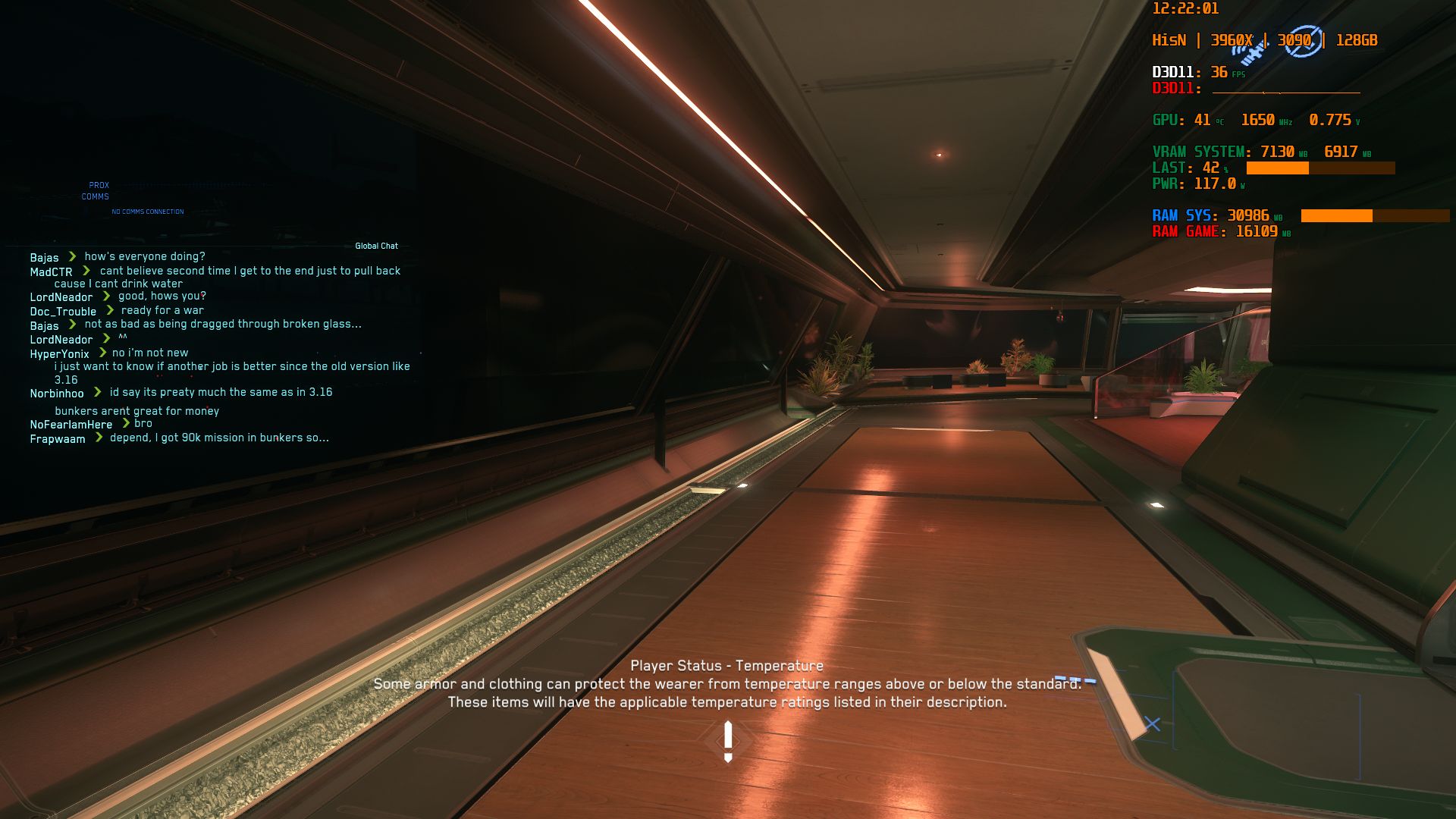Click NO COMMS CONNECTION status to reconnect
The image size is (1456, 819).
tap(147, 211)
